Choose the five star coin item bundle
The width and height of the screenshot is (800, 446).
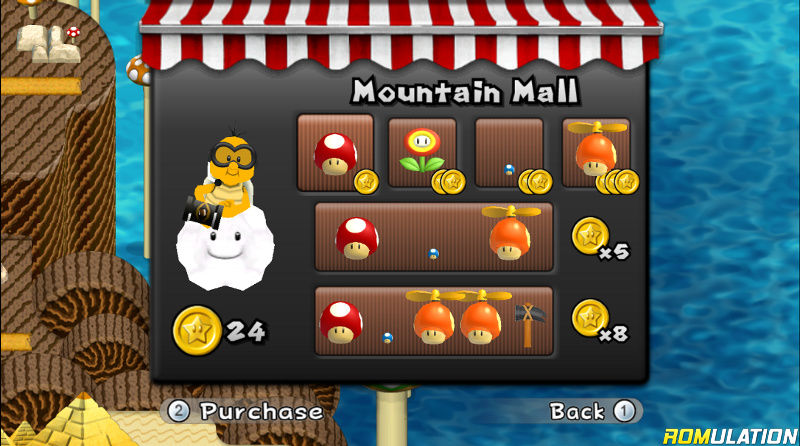pyautogui.click(x=434, y=237)
